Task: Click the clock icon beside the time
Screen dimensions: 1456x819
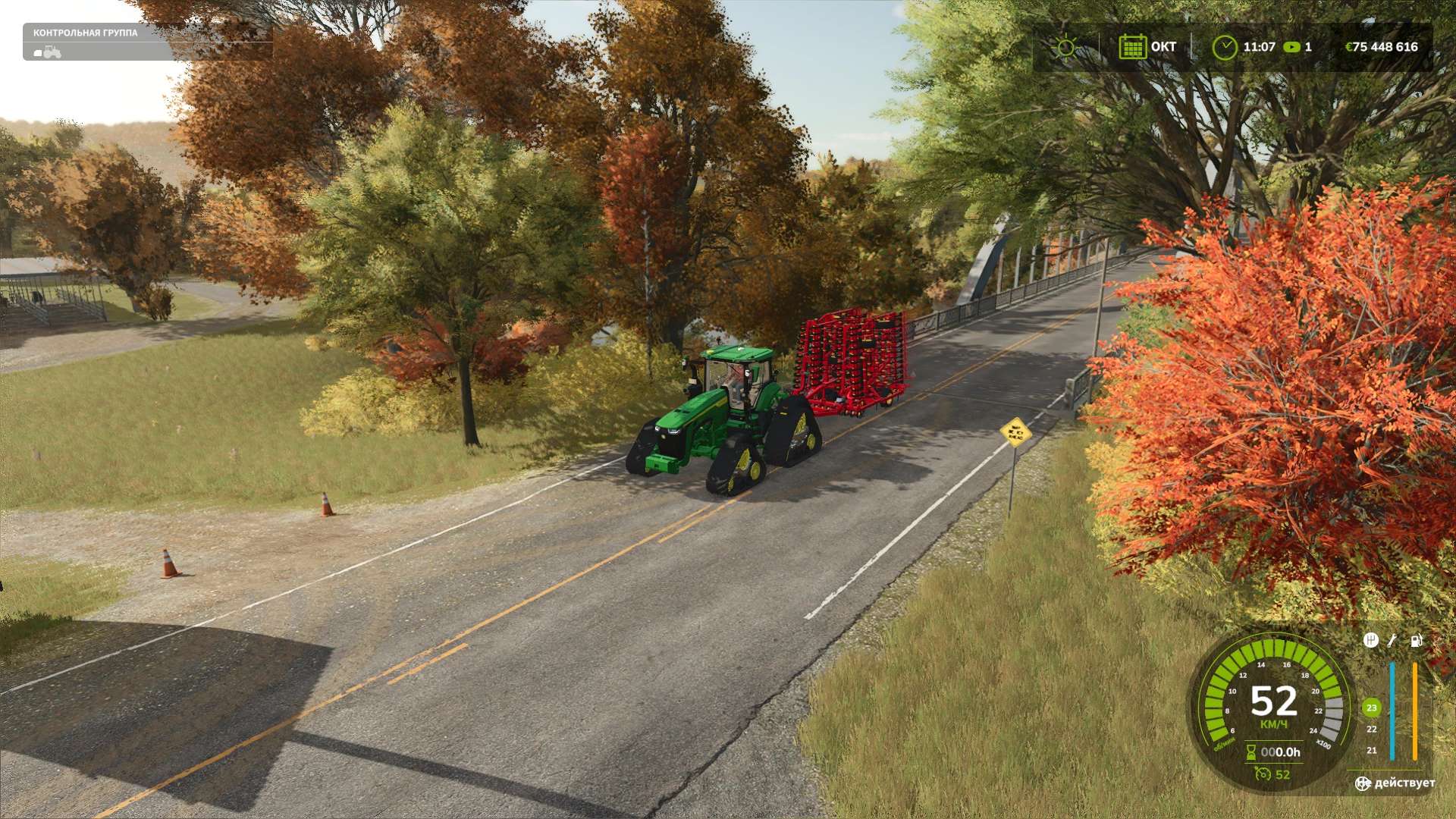Action: pyautogui.click(x=1224, y=47)
